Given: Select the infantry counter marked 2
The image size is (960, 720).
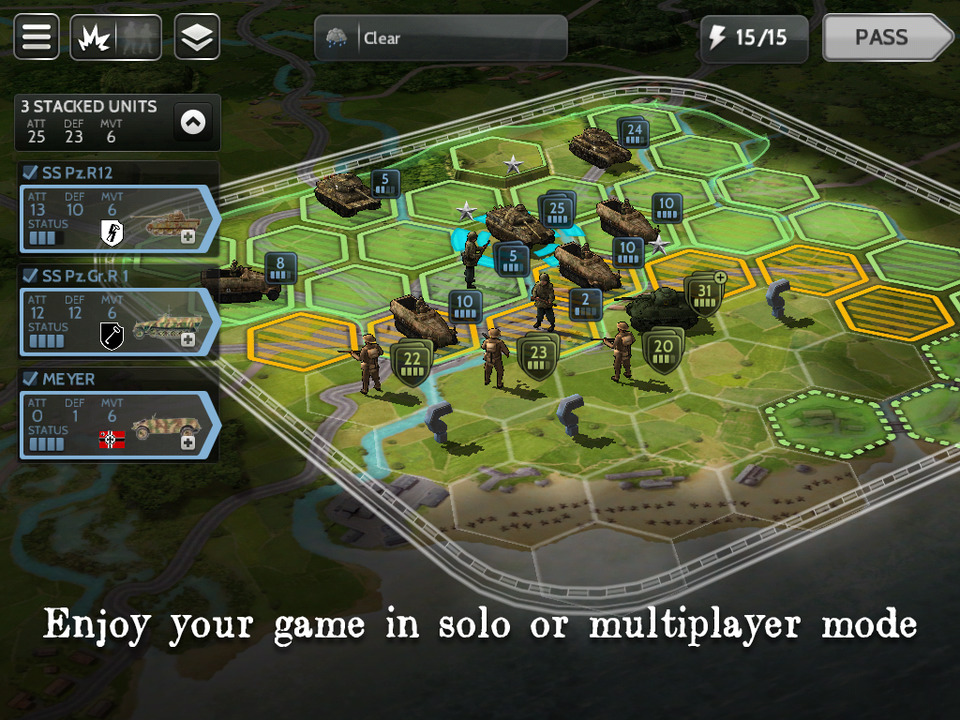Looking at the screenshot, I should (586, 302).
